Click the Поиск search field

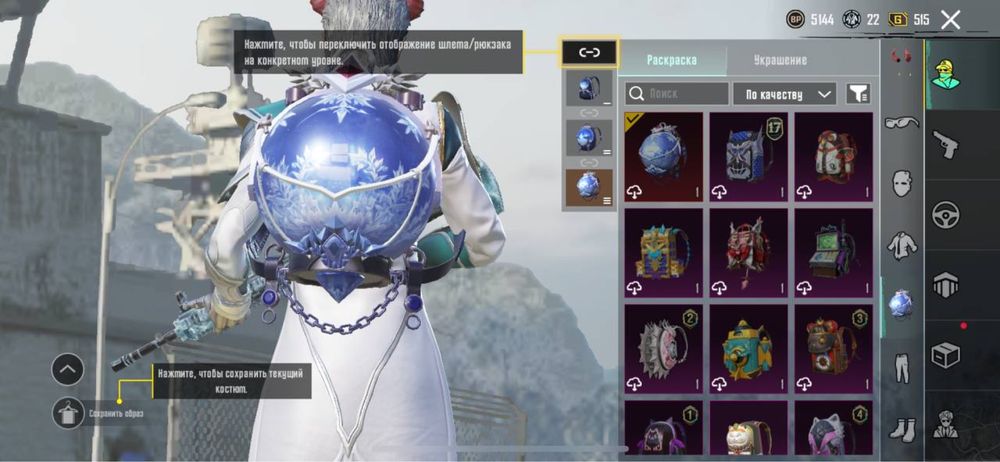click(x=677, y=94)
